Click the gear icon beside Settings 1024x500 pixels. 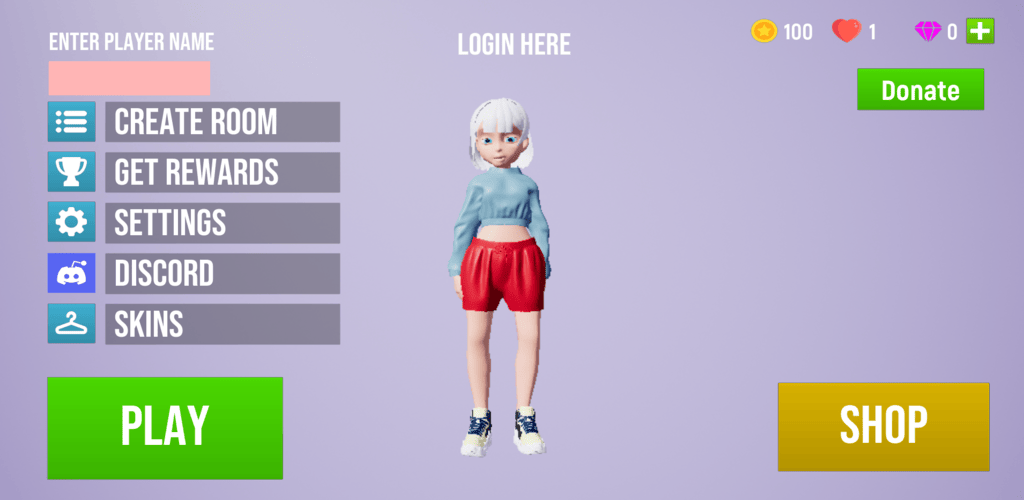[72, 222]
